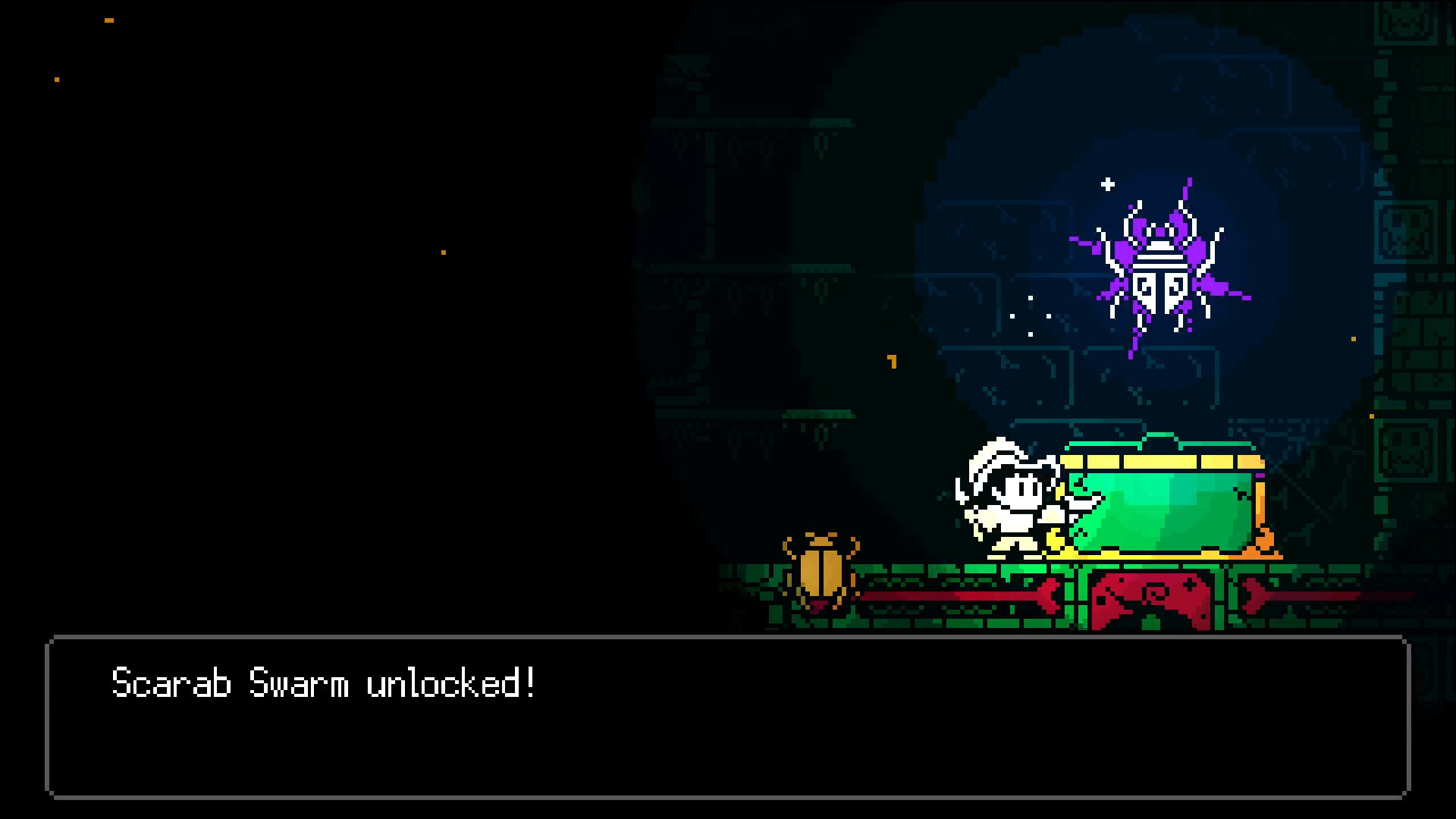This screenshot has width=1456, height=819.
Task: Click the 'Scarab Swarm unlocked!' text
Action: coord(322,685)
